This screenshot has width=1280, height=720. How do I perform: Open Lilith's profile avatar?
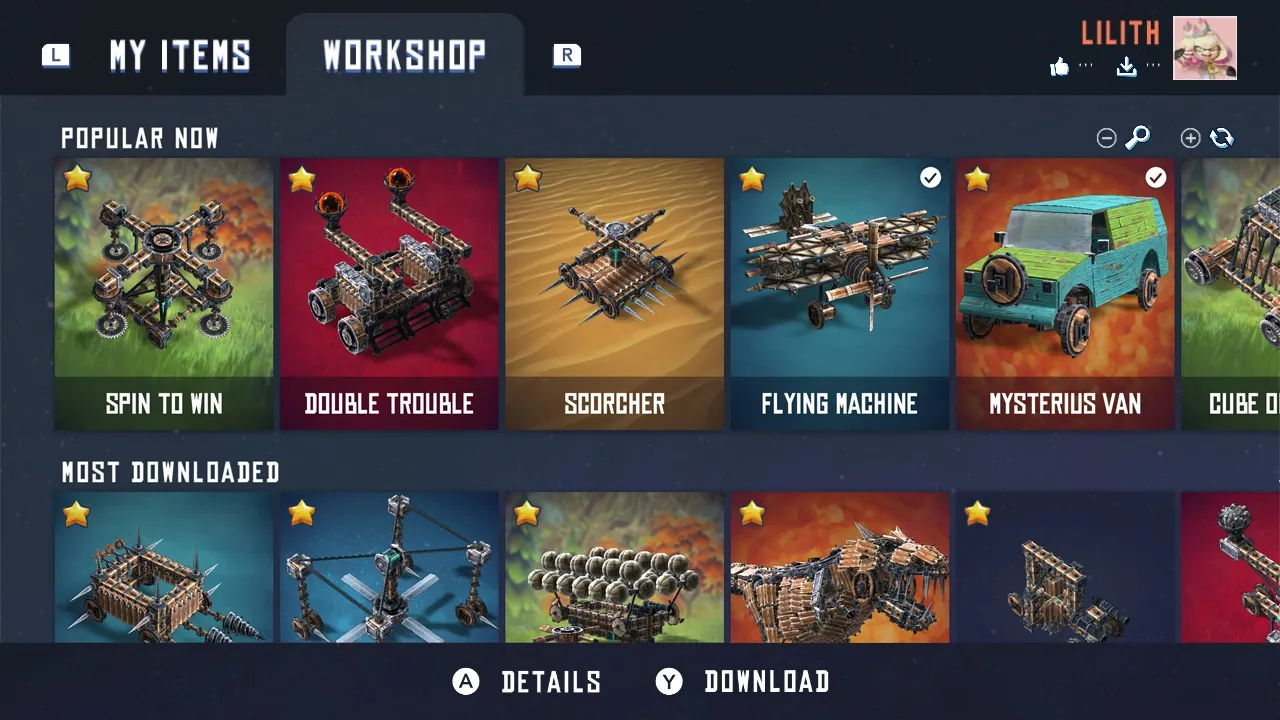tap(1204, 48)
